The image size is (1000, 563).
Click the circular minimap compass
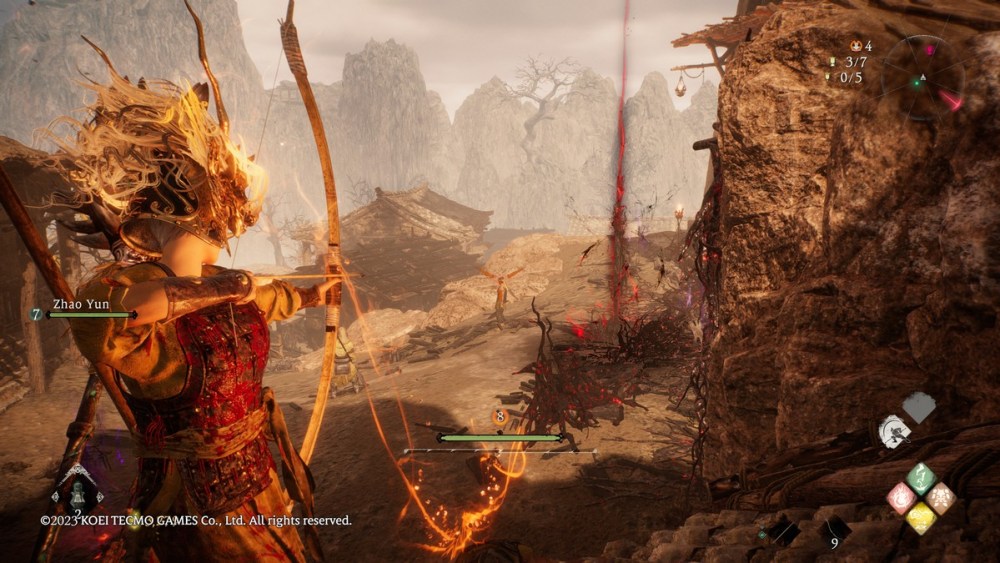[x=923, y=77]
